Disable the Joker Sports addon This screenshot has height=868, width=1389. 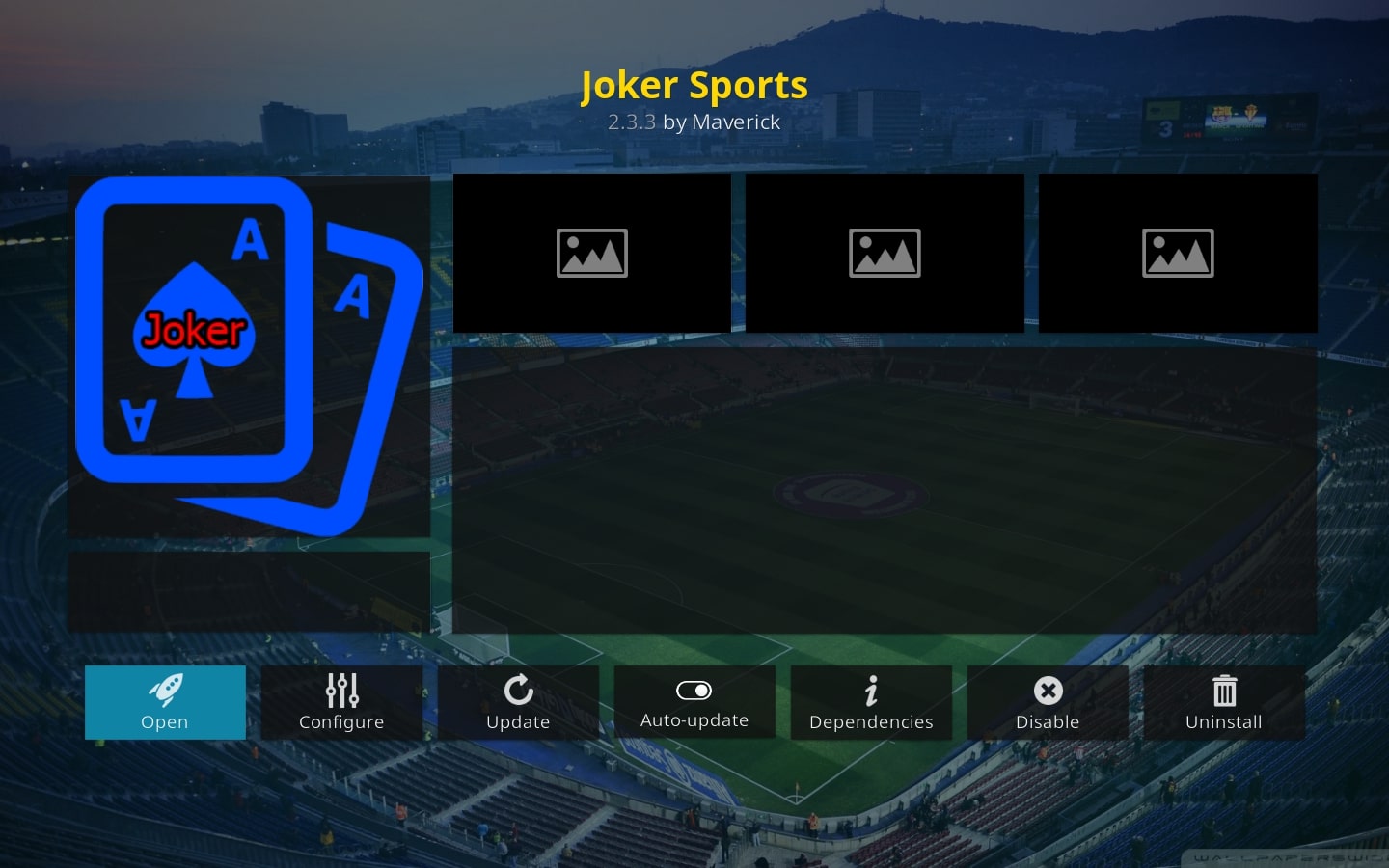pyautogui.click(x=1048, y=702)
